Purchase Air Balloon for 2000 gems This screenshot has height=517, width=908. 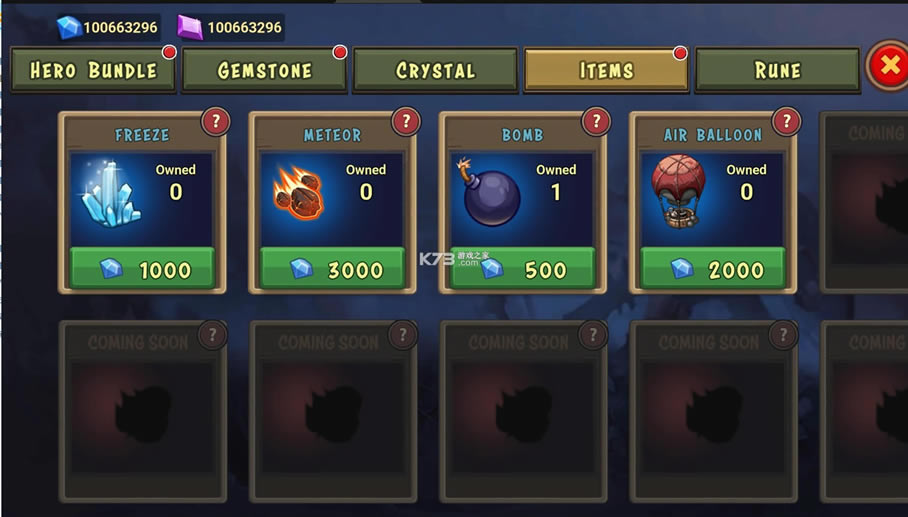713,269
